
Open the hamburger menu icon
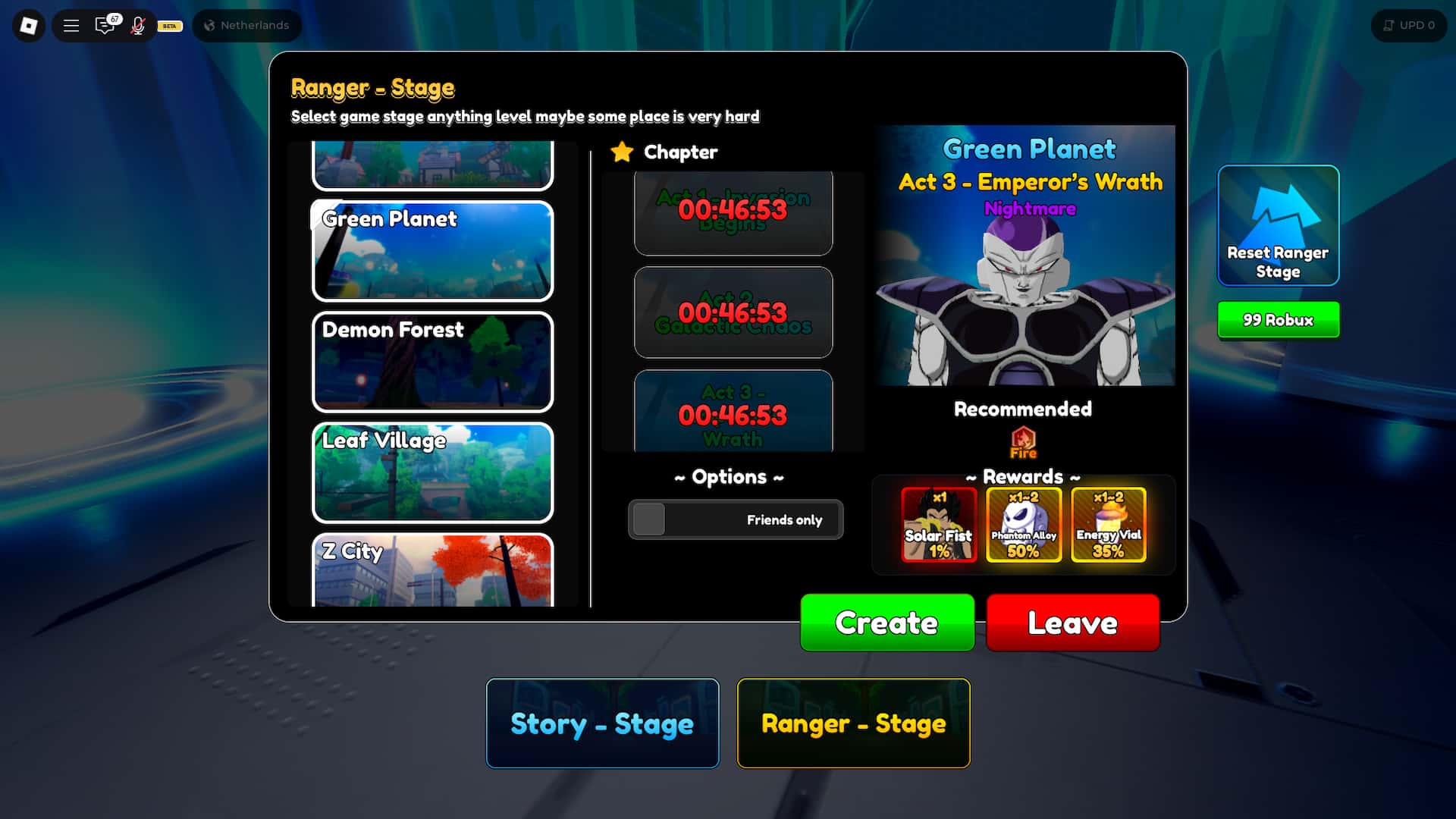[71, 25]
